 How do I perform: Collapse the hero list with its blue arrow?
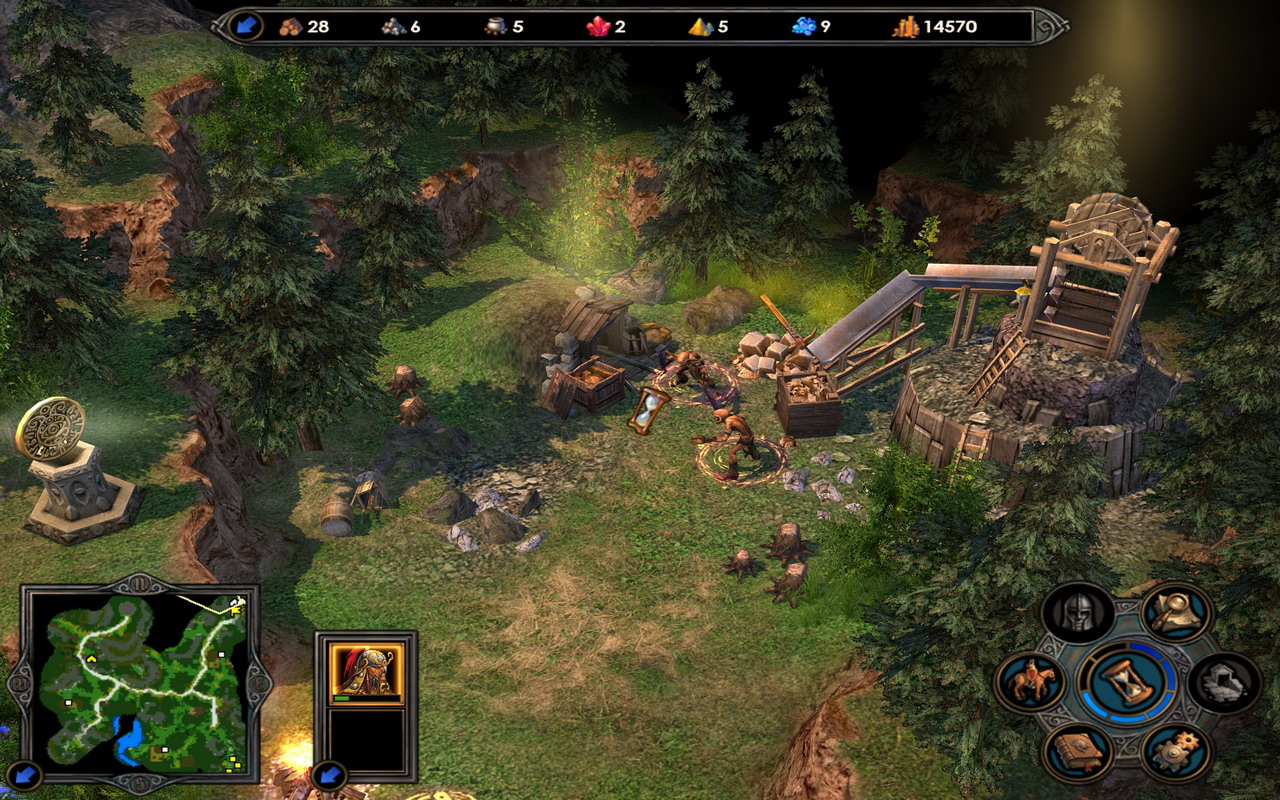[328, 775]
